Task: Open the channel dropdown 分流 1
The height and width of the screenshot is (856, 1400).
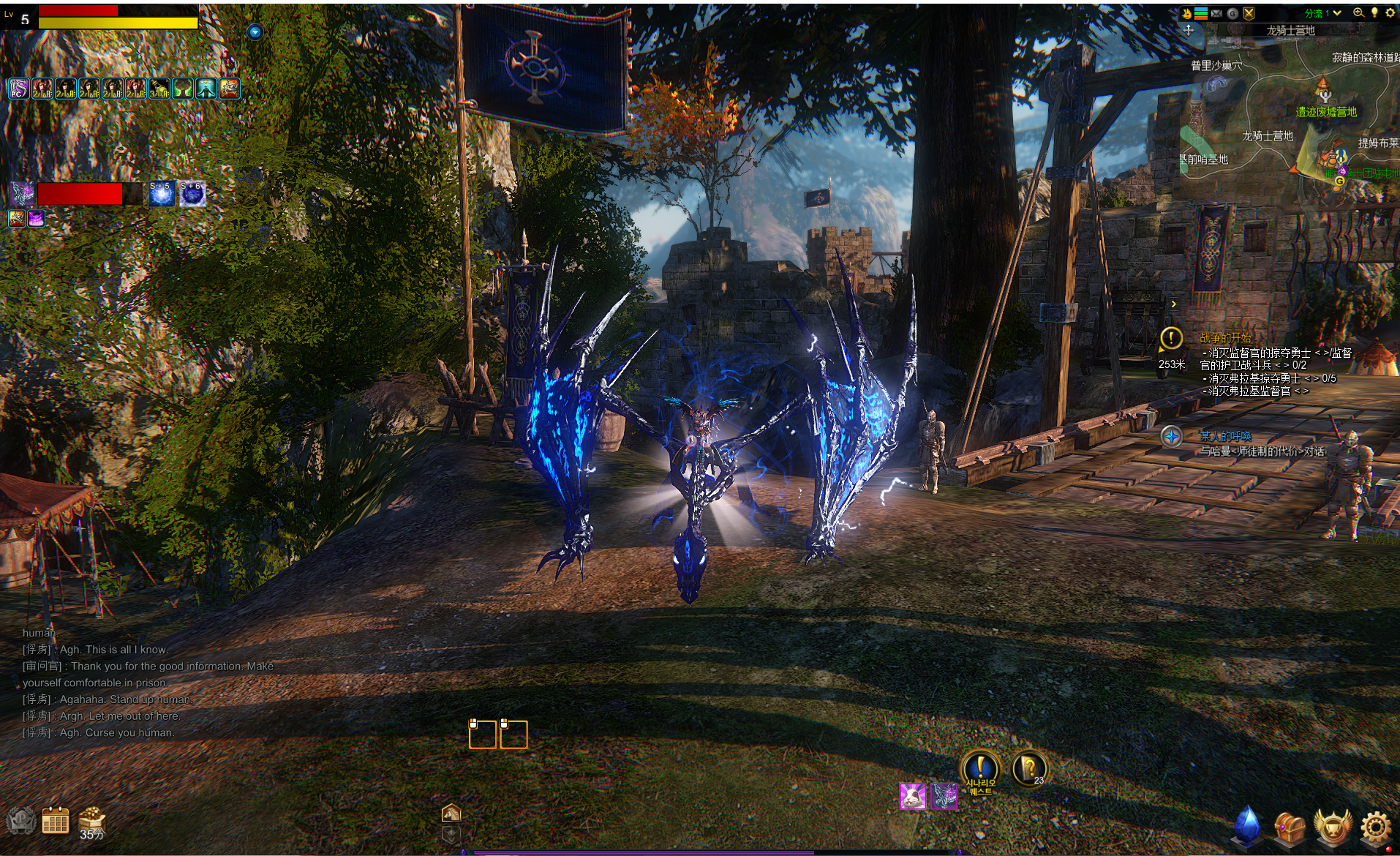Action: coord(1322,13)
